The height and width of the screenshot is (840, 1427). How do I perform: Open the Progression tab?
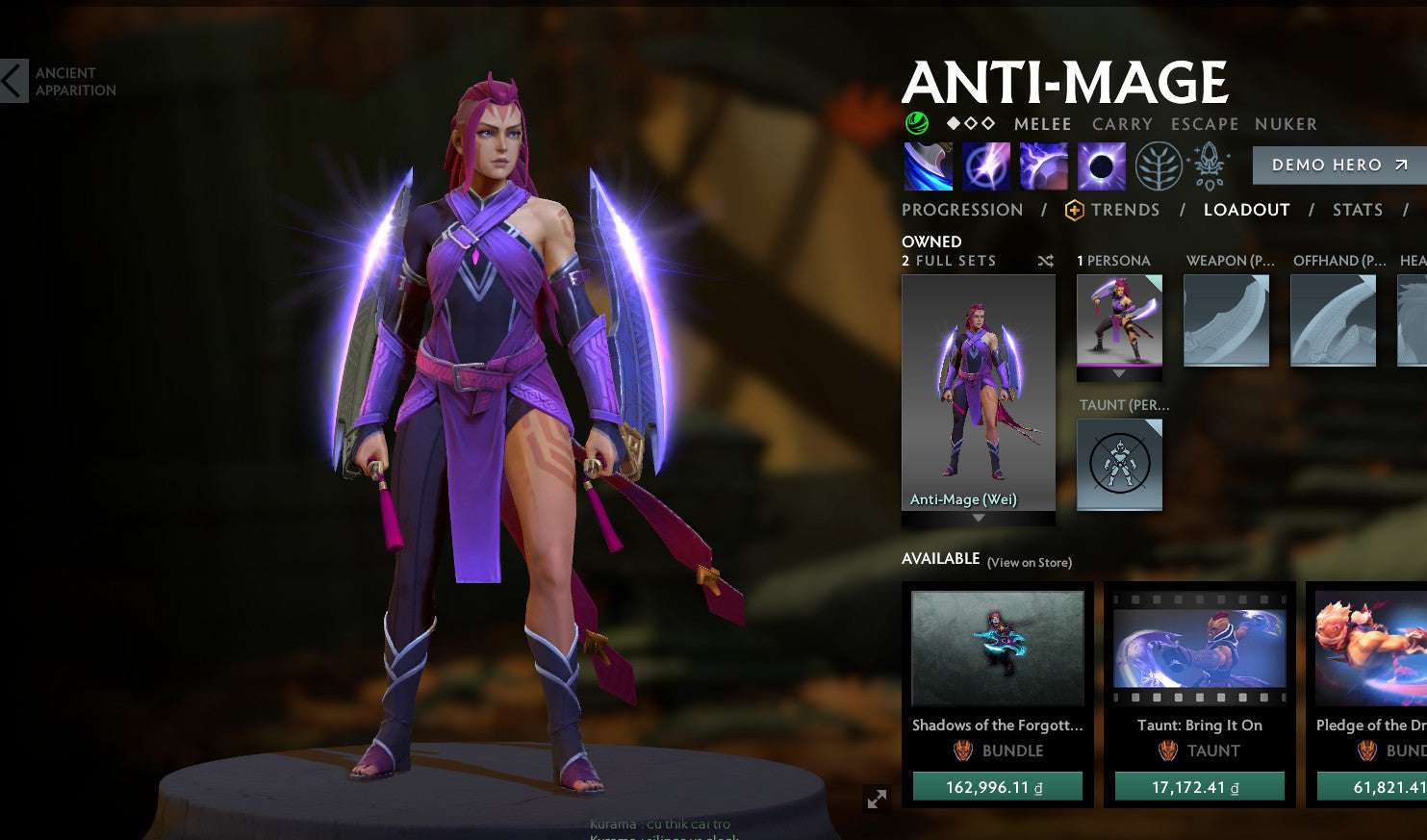coord(961,210)
